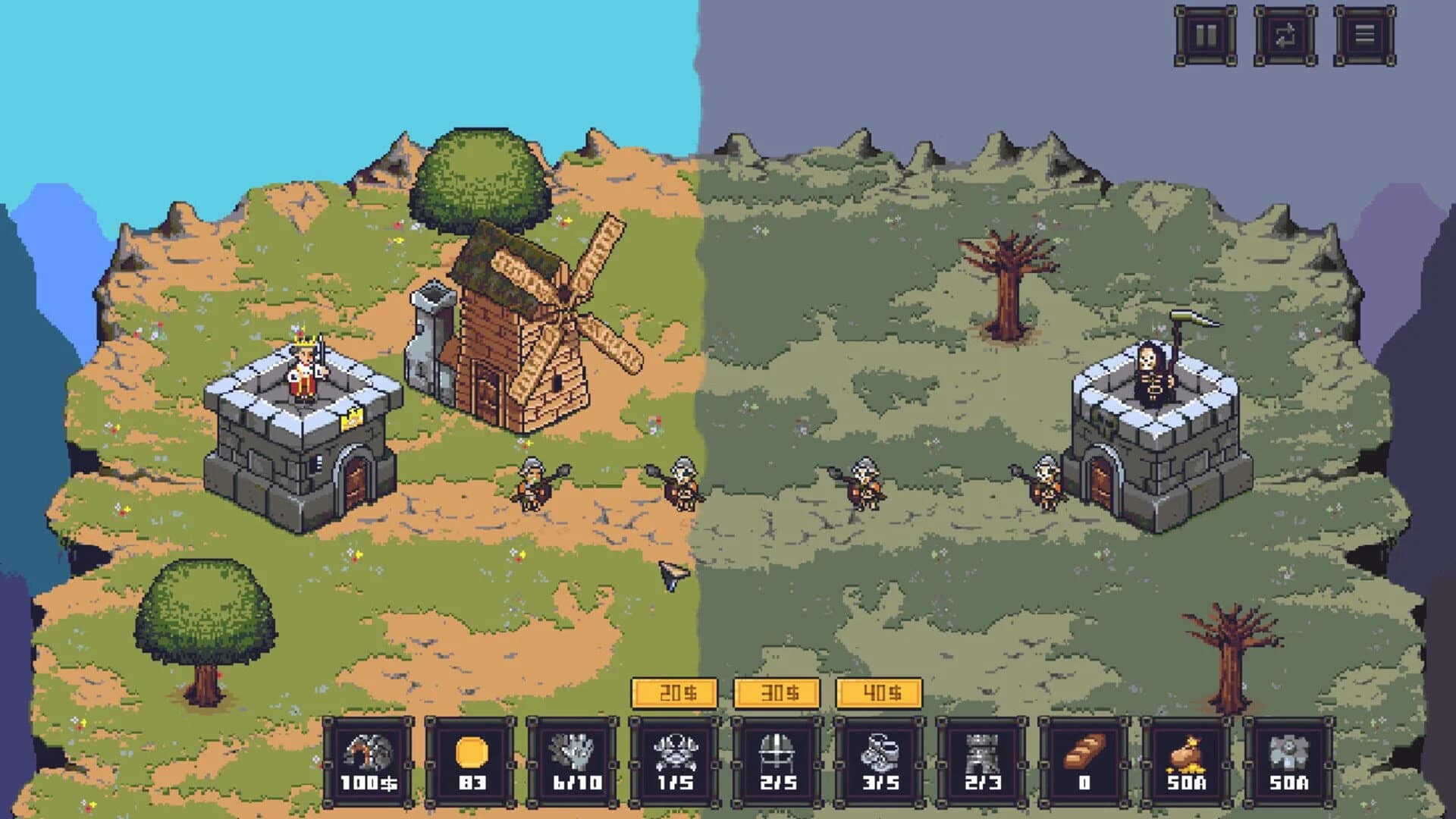
Task: Select a soldier marching near the center
Action: click(x=531, y=485)
